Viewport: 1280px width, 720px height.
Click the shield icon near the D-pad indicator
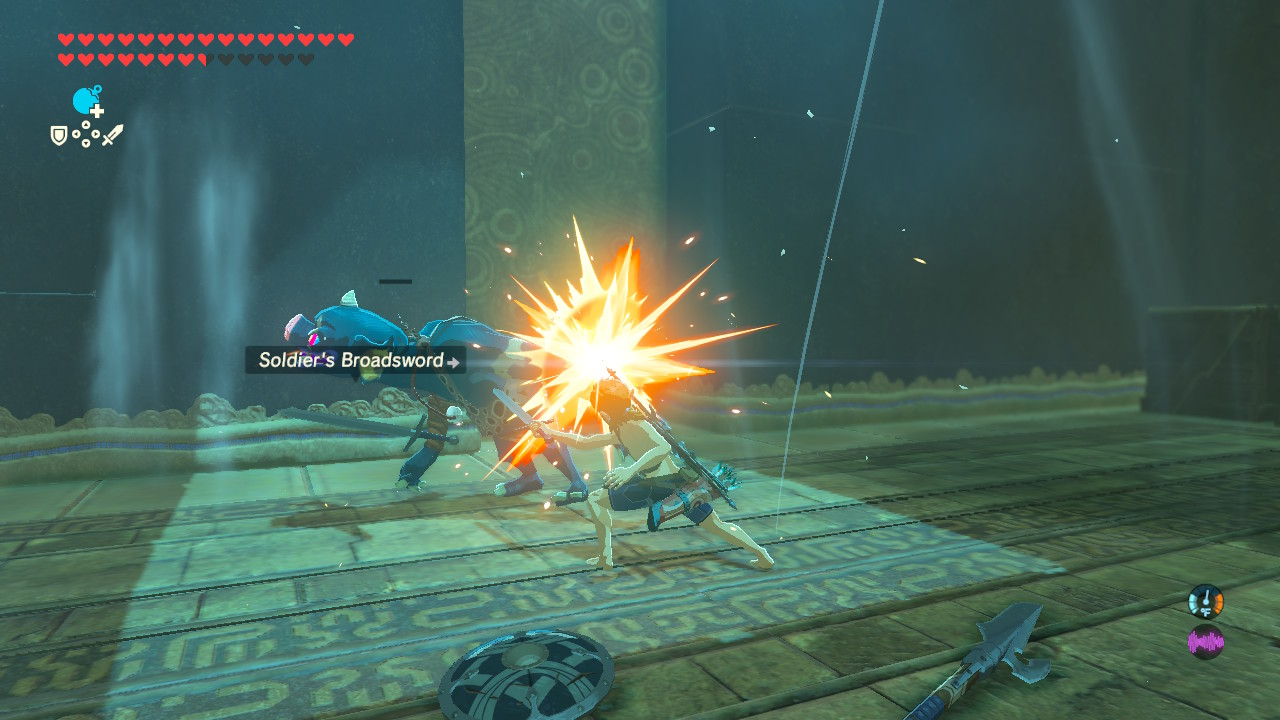[58, 133]
